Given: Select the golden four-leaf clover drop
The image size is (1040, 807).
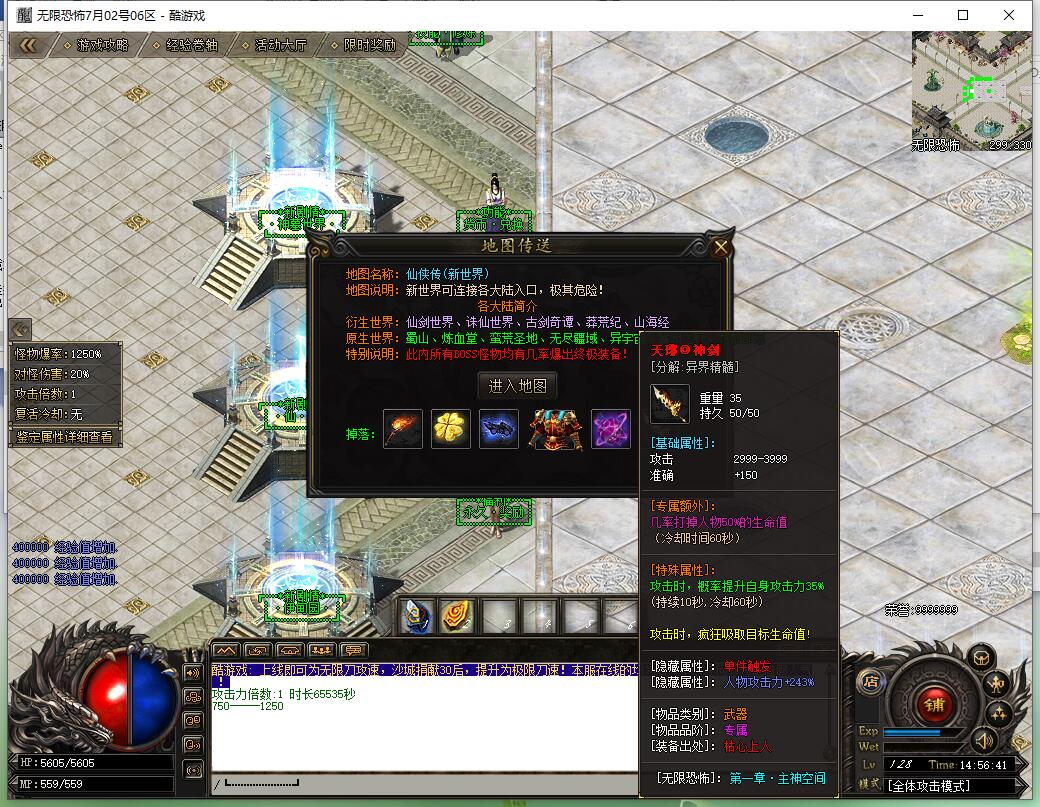Looking at the screenshot, I should pos(451,429).
